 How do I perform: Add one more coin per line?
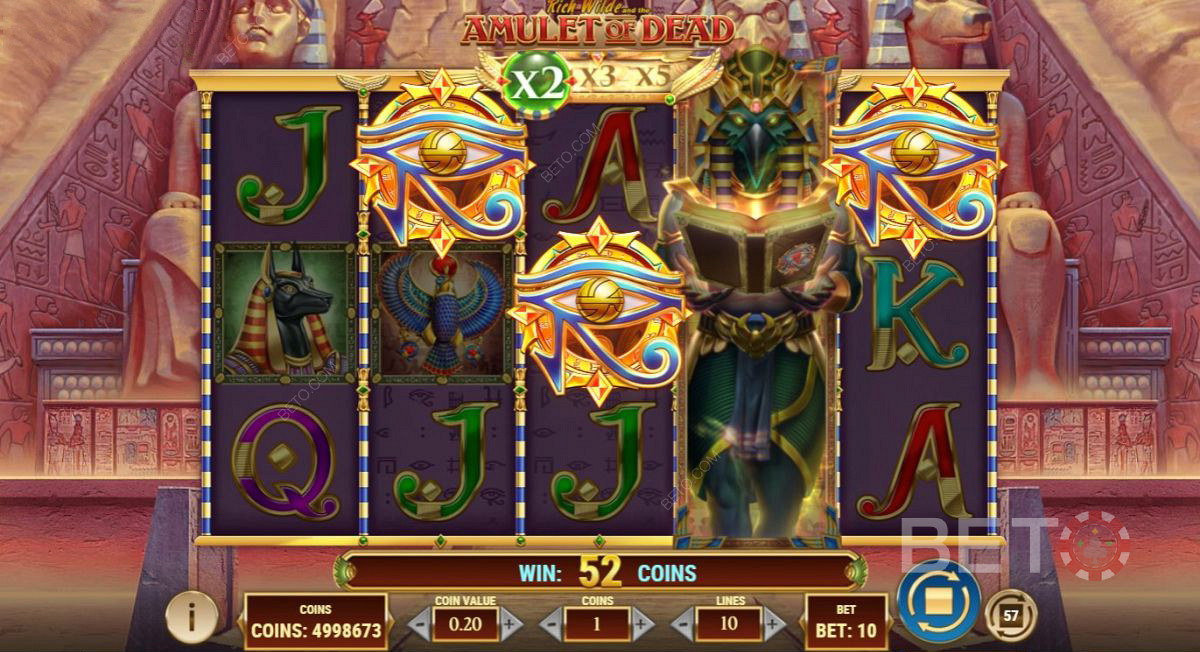(641, 626)
